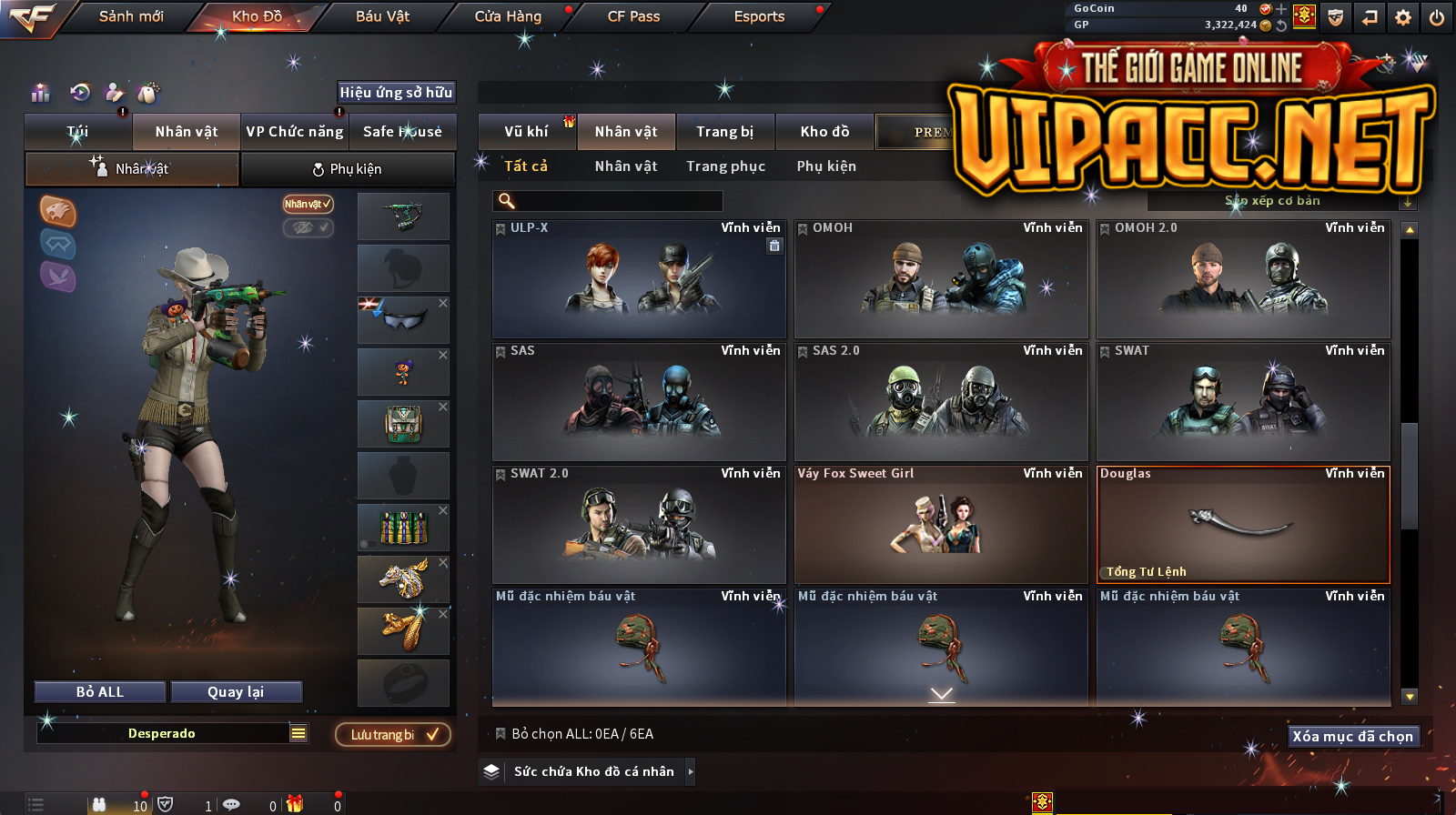Image resolution: width=1456 pixels, height=815 pixels.
Task: Open the Sảnh mới lobby tab
Action: pos(131,16)
